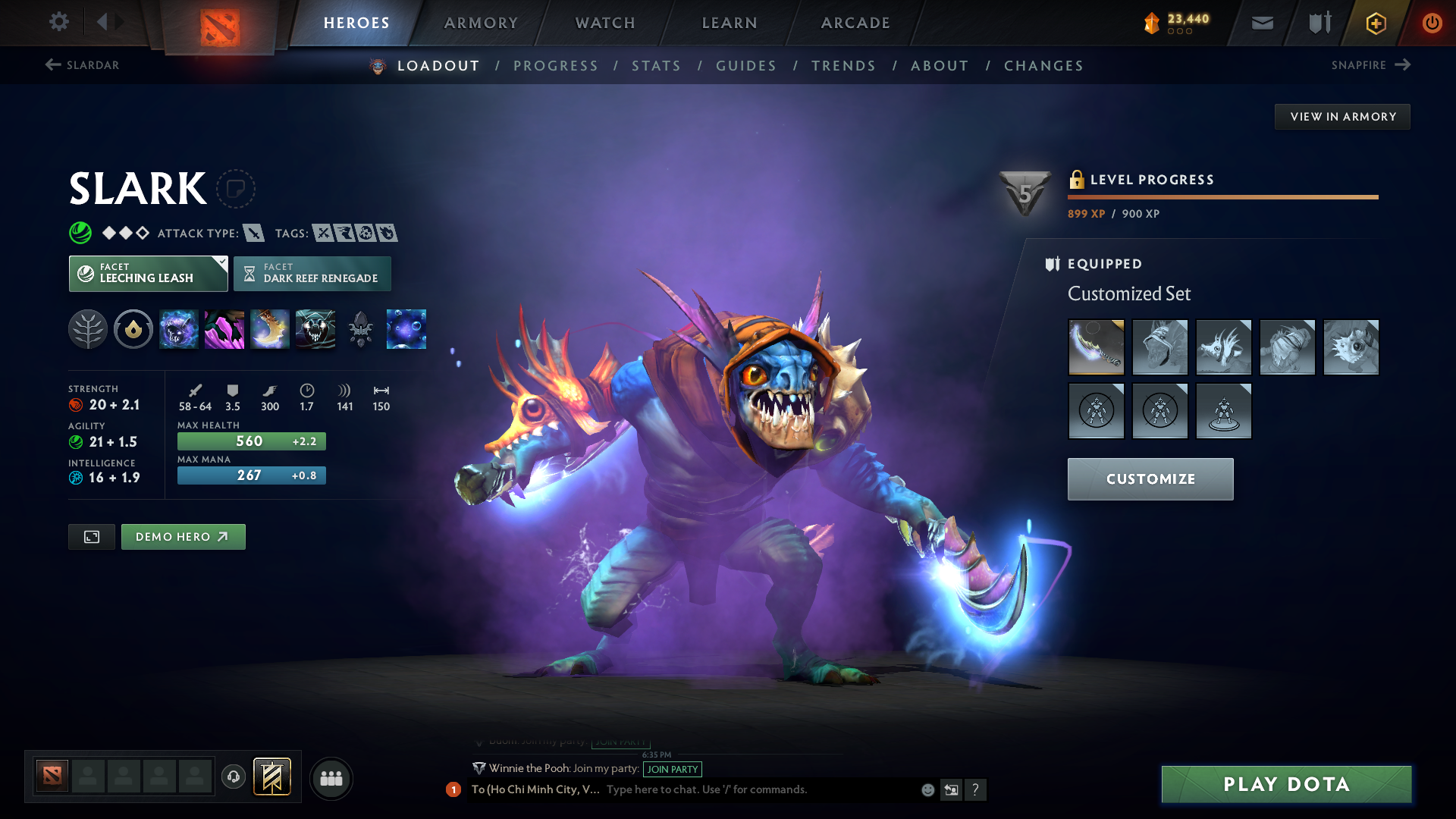Open the emoticon picker in the chat bar
Viewport: 1456px width, 819px height.
coord(927,790)
